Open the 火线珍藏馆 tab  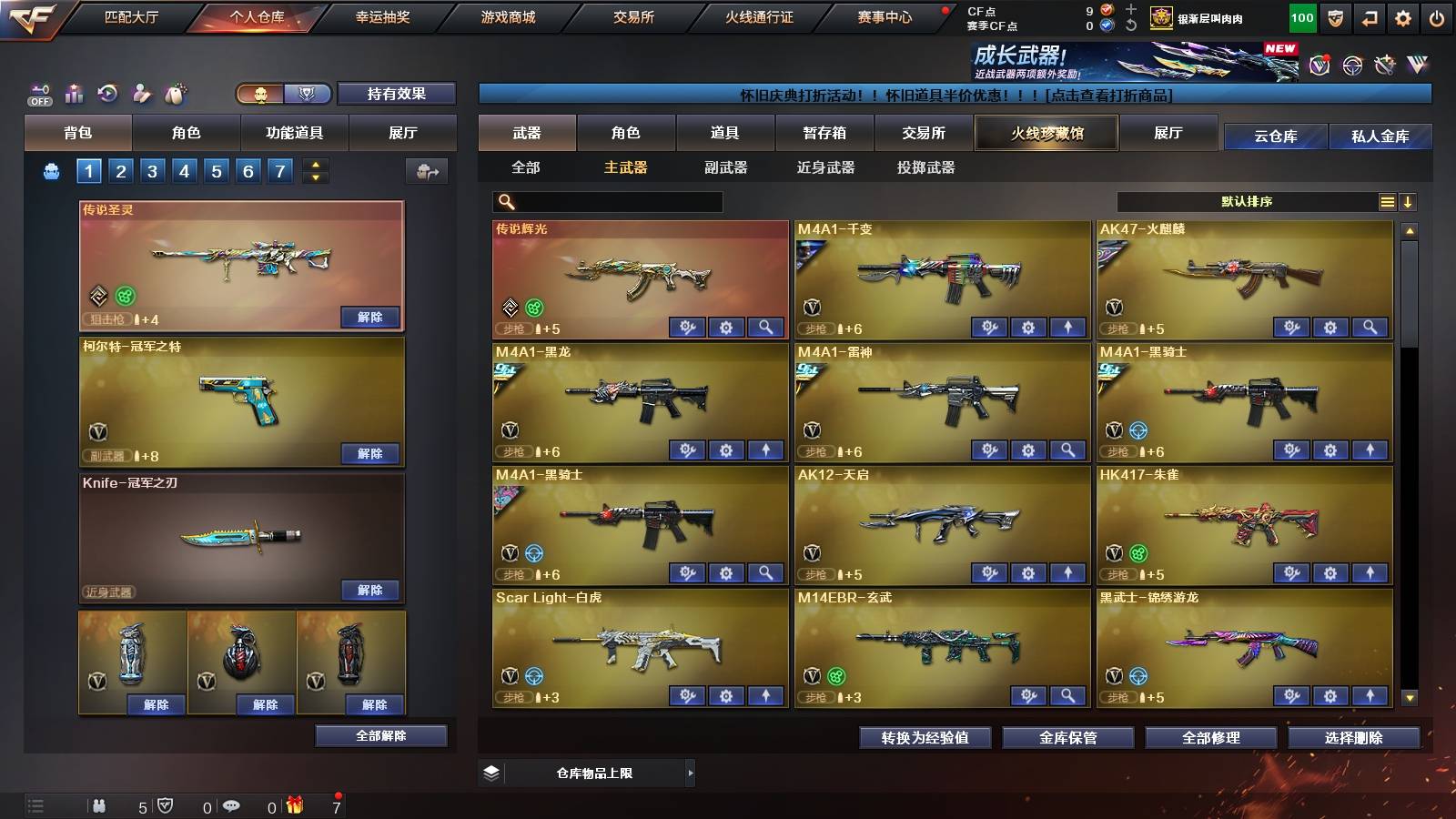coord(1045,133)
